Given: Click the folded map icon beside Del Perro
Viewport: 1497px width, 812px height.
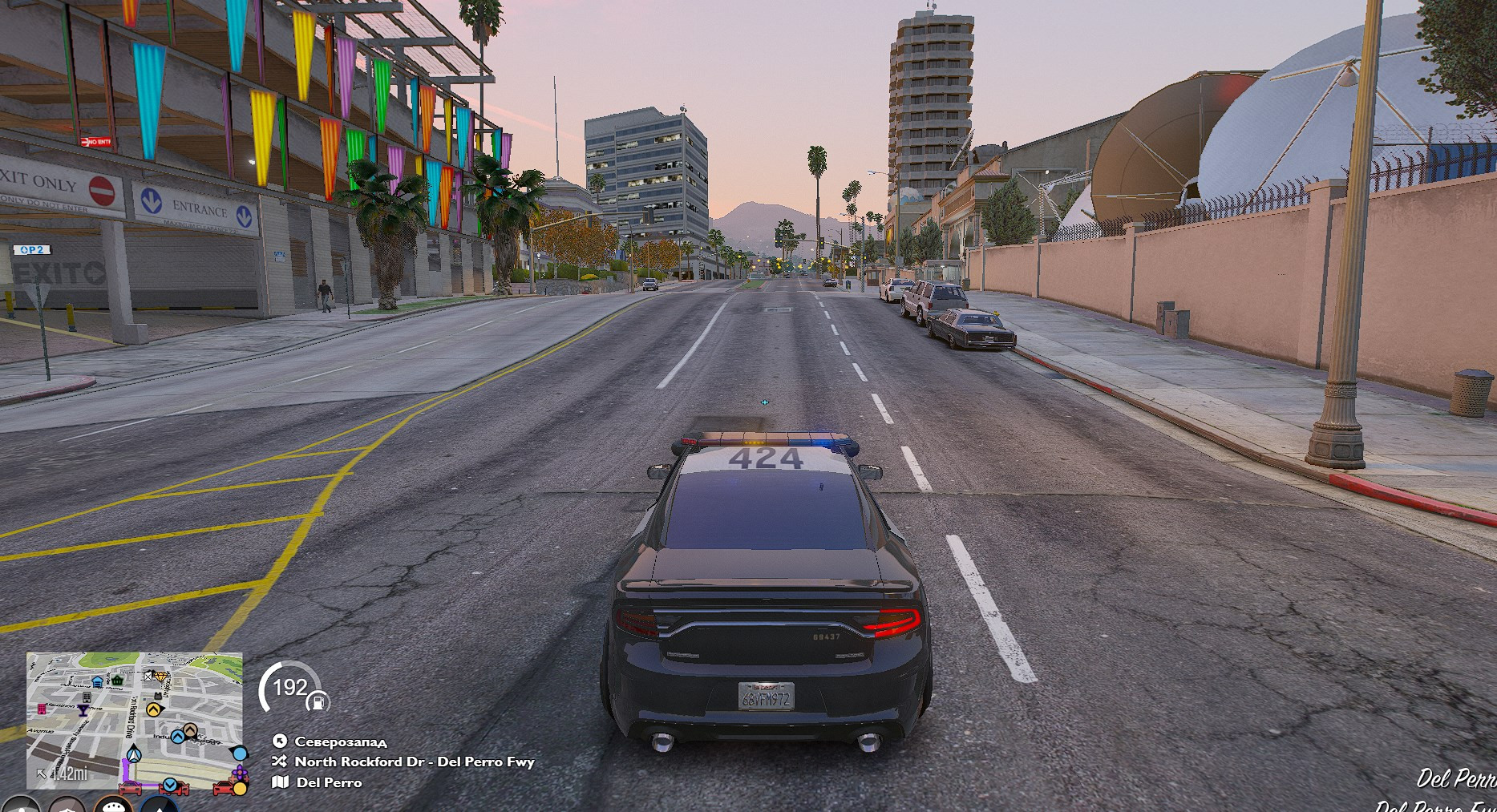Looking at the screenshot, I should pos(280,782).
